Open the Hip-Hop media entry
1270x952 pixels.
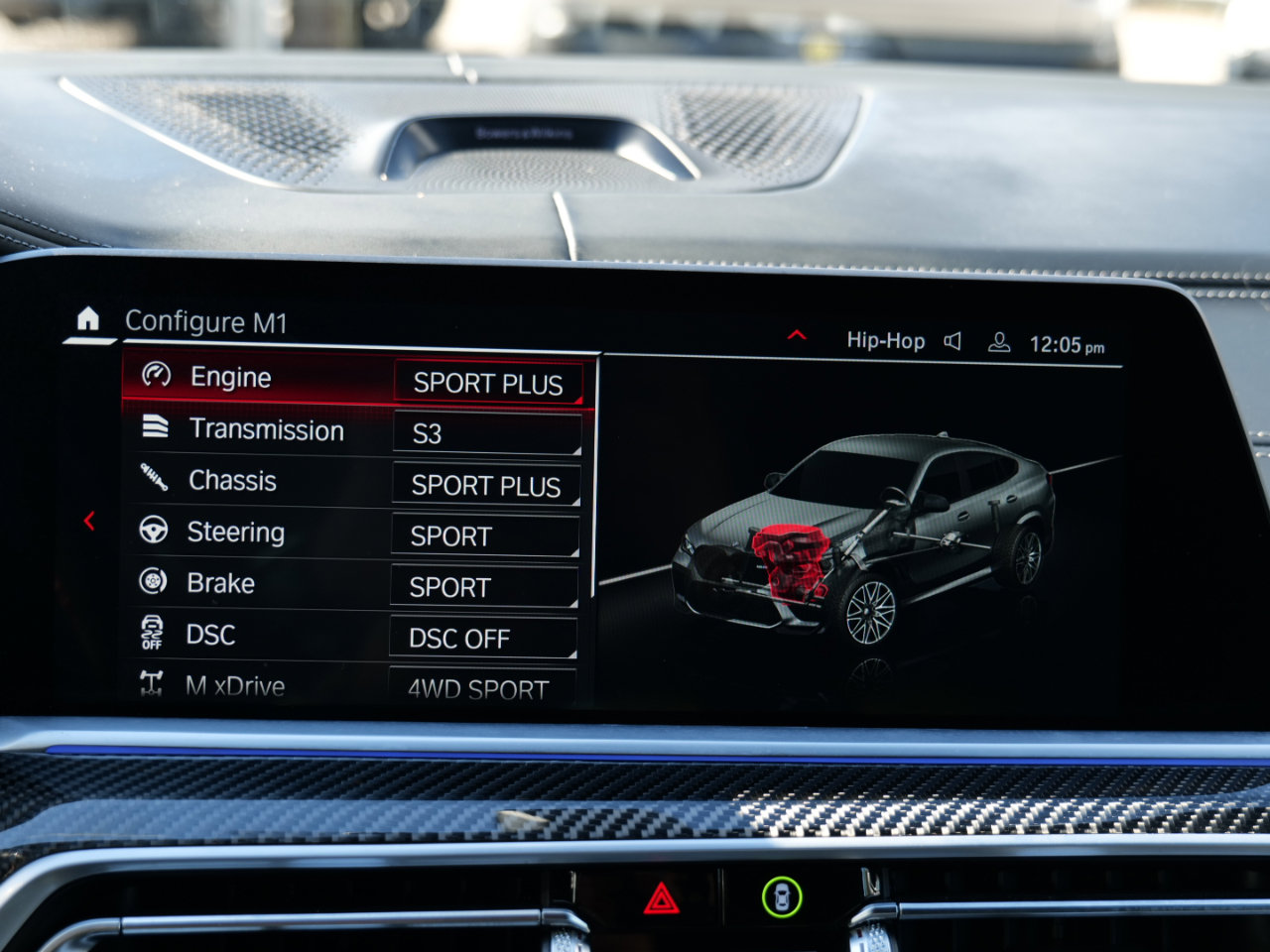(x=886, y=340)
